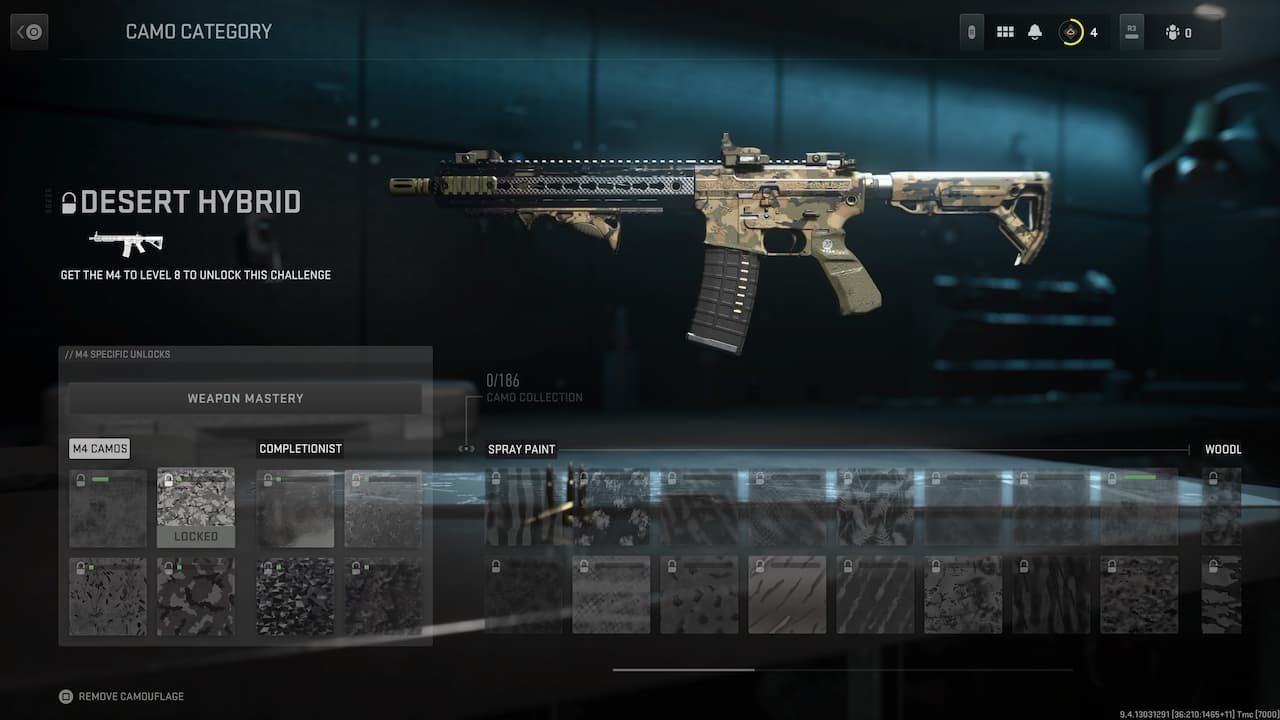Select the tiger-stripe Spray Paint camo
The height and width of the screenshot is (720, 1280).
coord(523,507)
